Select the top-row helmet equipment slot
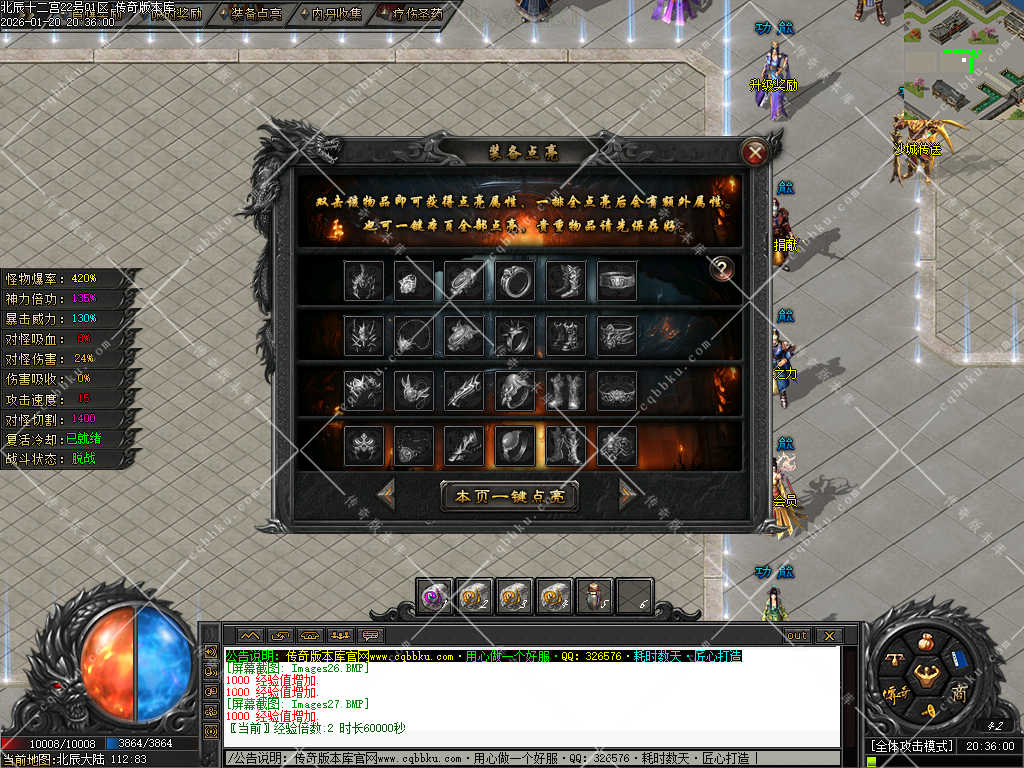Screen dimensions: 1024x768 click(x=363, y=281)
